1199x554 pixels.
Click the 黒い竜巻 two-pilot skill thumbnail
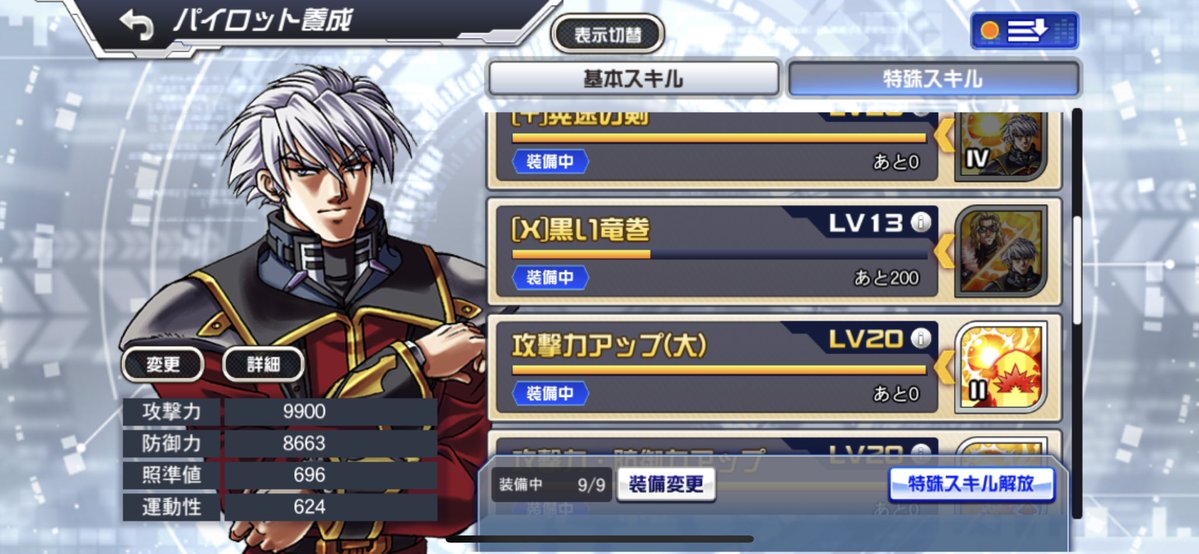tap(1000, 251)
